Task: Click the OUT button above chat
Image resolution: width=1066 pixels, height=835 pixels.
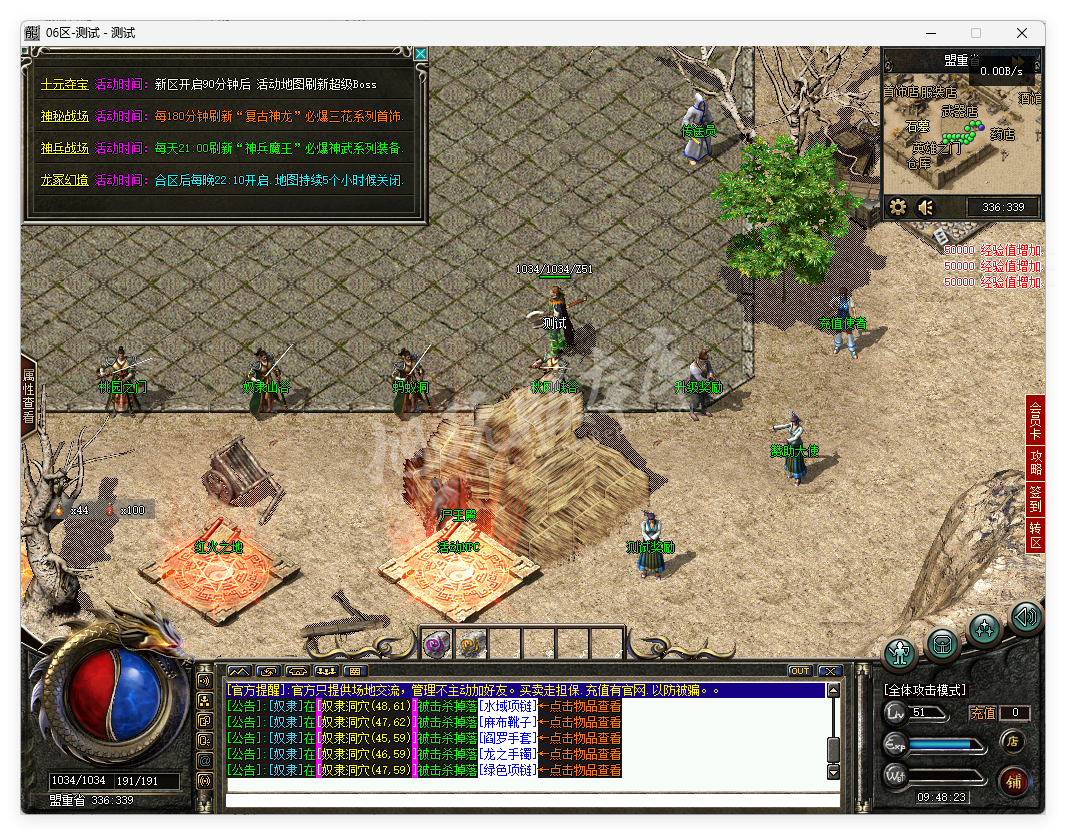Action: pos(800,671)
